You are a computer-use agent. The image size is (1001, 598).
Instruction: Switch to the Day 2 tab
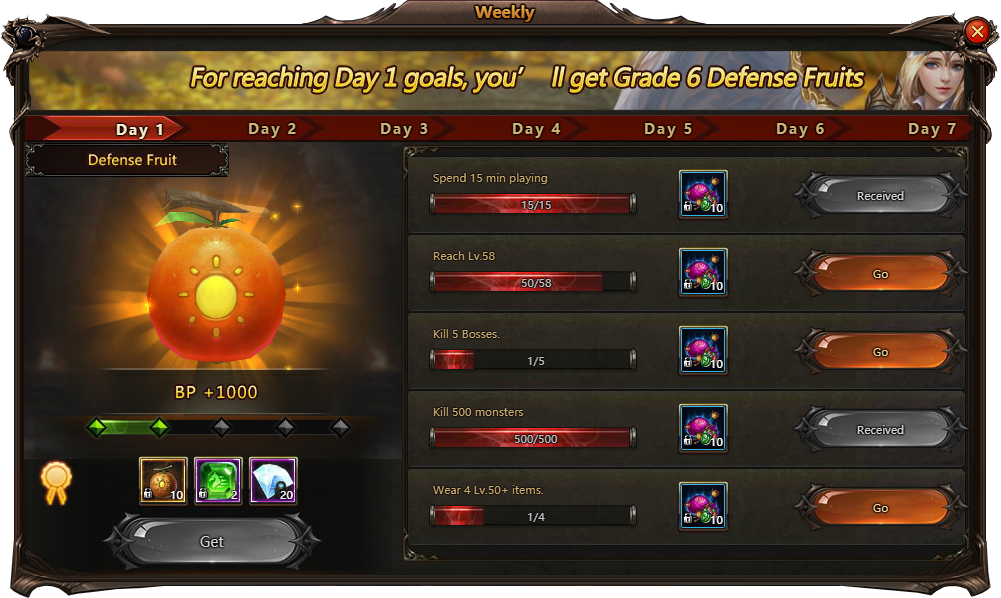pos(272,129)
